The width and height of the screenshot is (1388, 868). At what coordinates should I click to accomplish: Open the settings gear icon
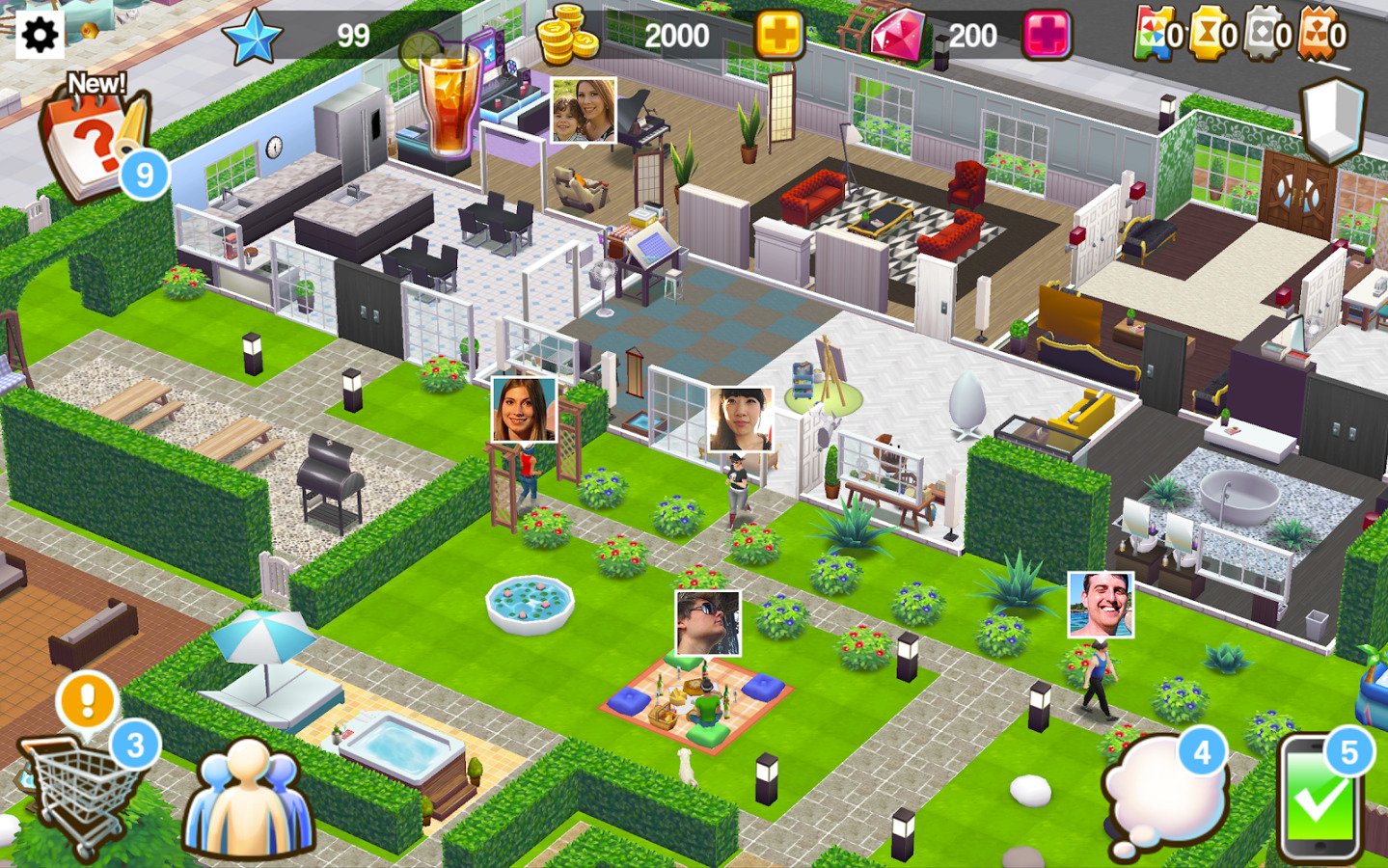point(40,36)
